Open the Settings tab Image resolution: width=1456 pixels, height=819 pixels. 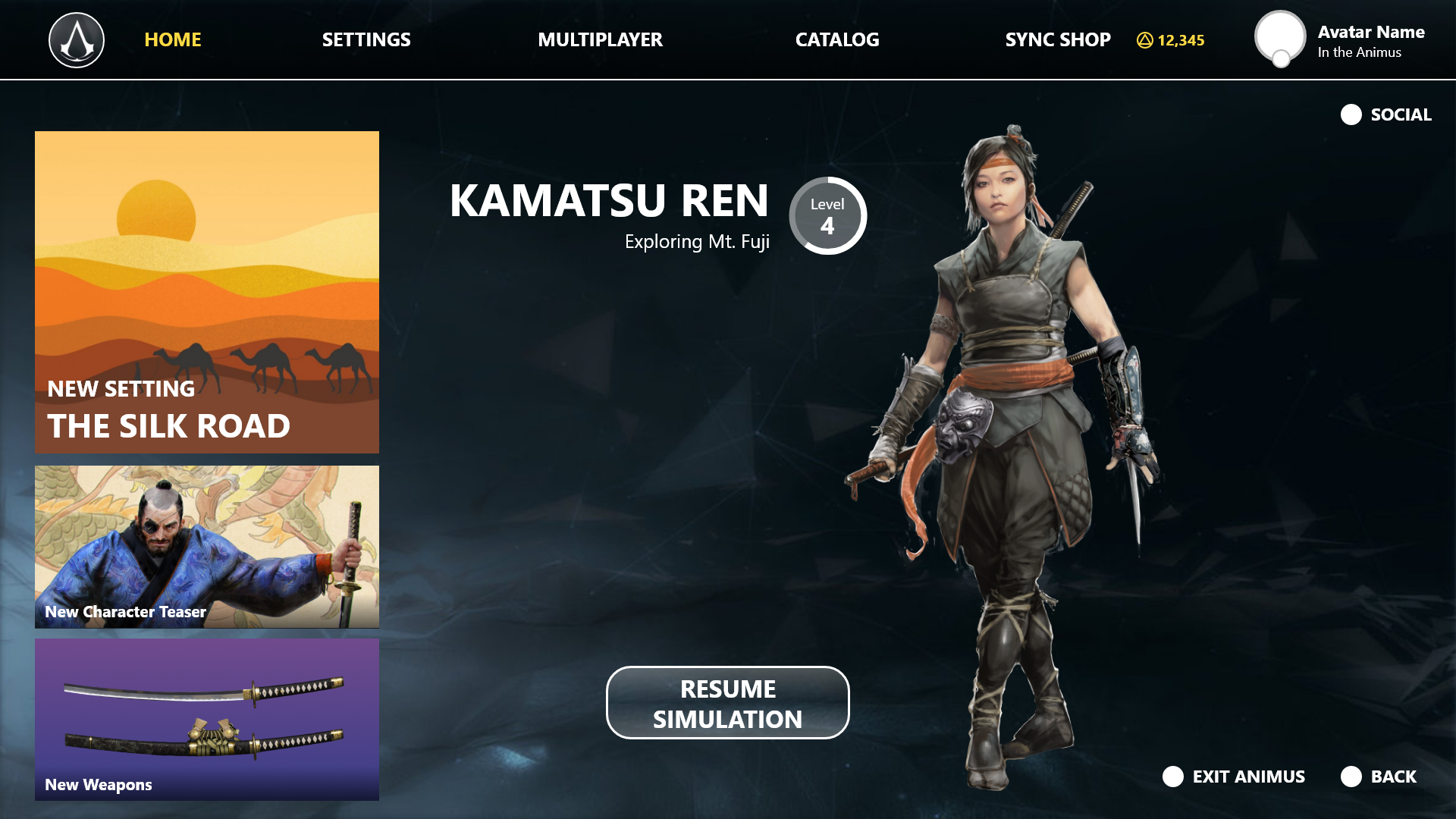[x=366, y=40]
